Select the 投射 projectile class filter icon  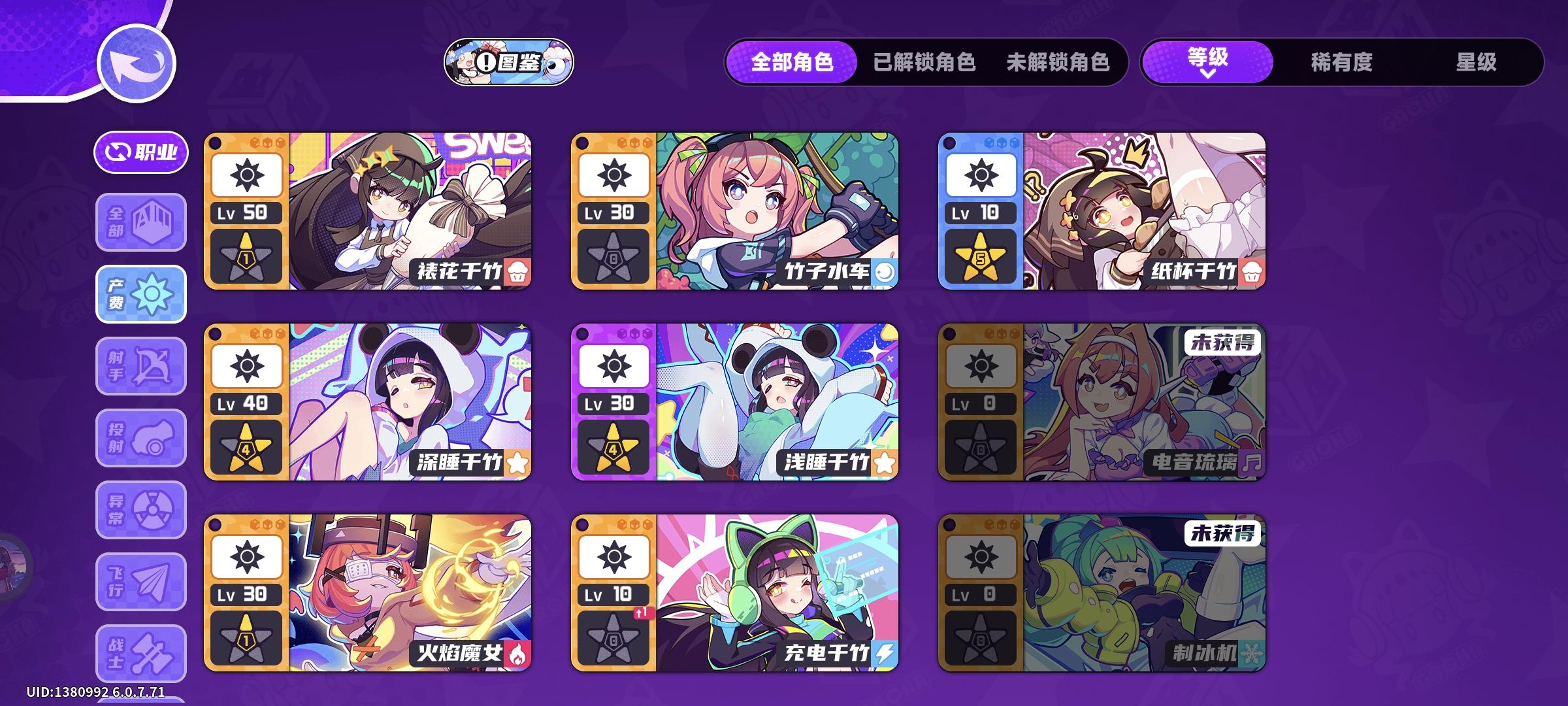[140, 437]
